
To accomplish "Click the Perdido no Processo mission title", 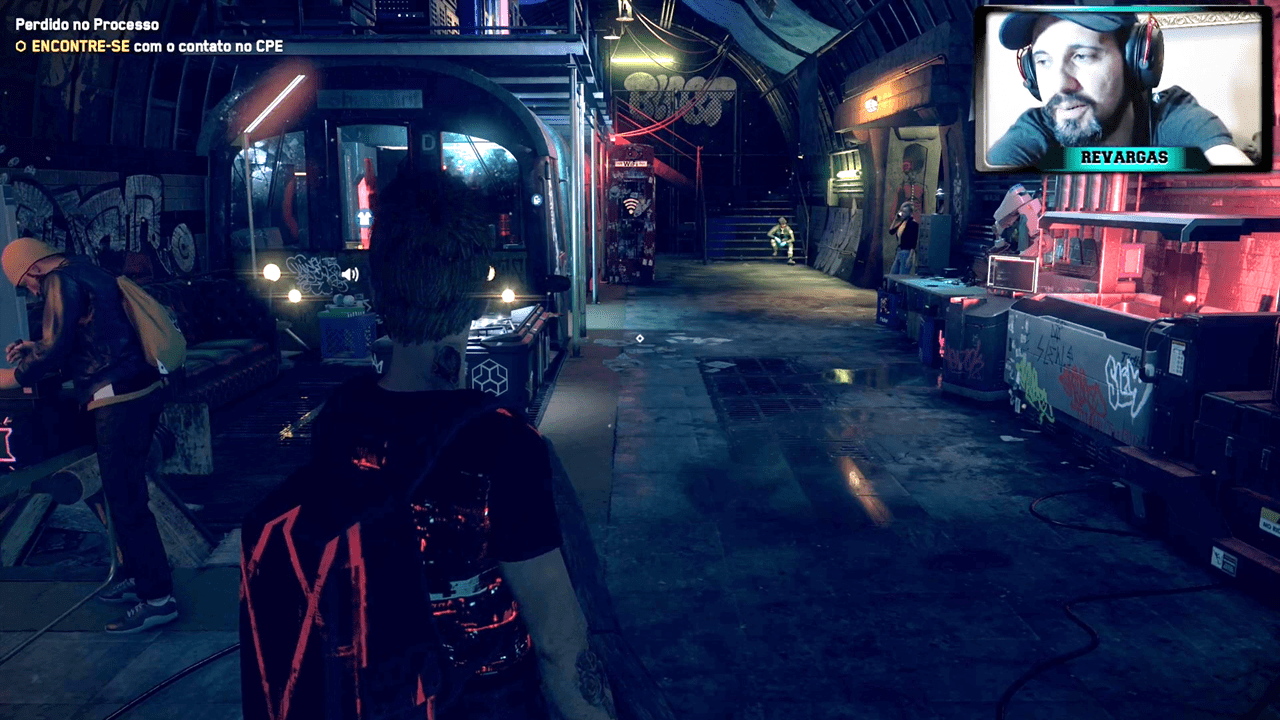I will (87, 24).
